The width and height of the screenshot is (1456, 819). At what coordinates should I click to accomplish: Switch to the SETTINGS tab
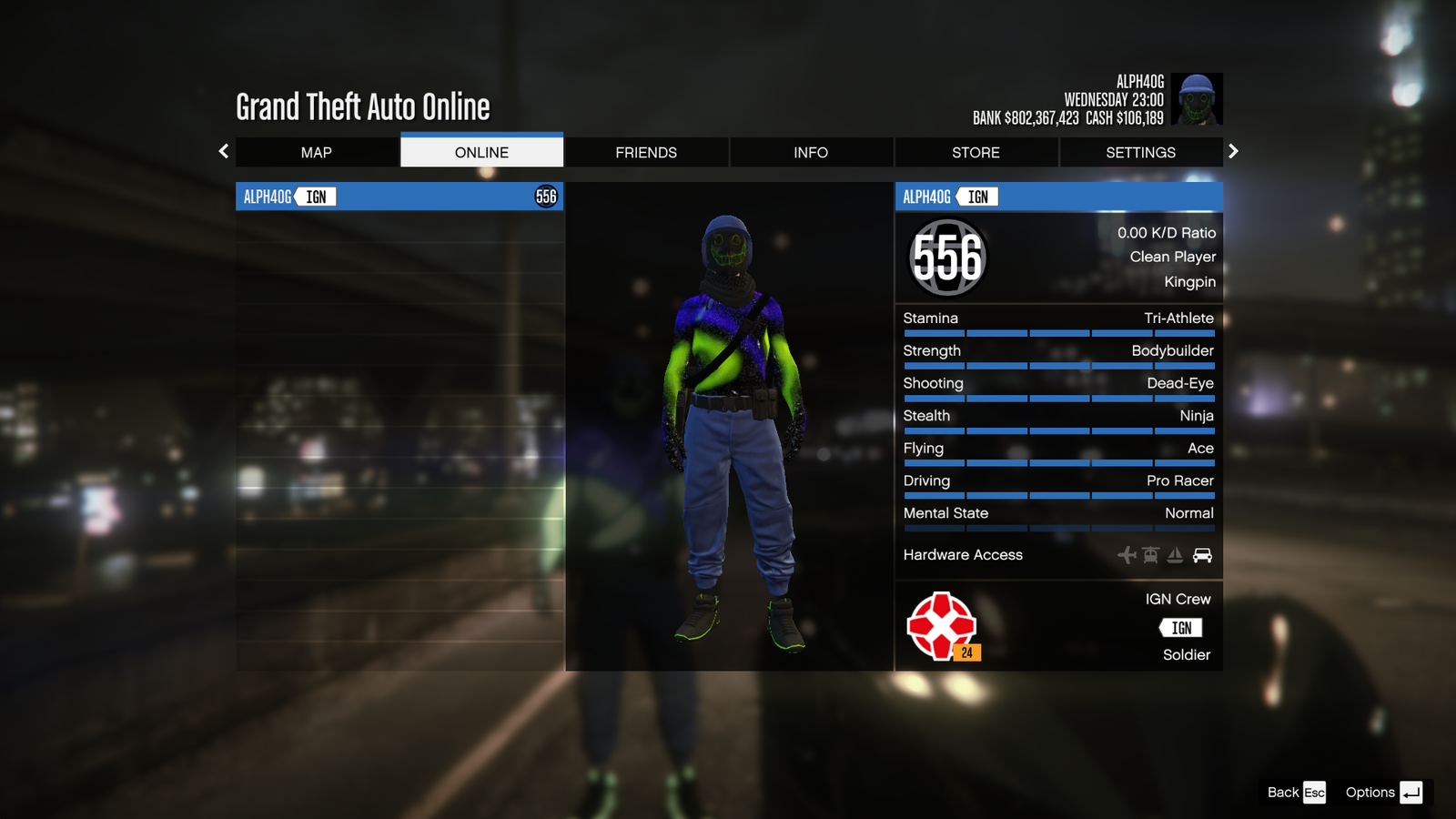(1140, 153)
